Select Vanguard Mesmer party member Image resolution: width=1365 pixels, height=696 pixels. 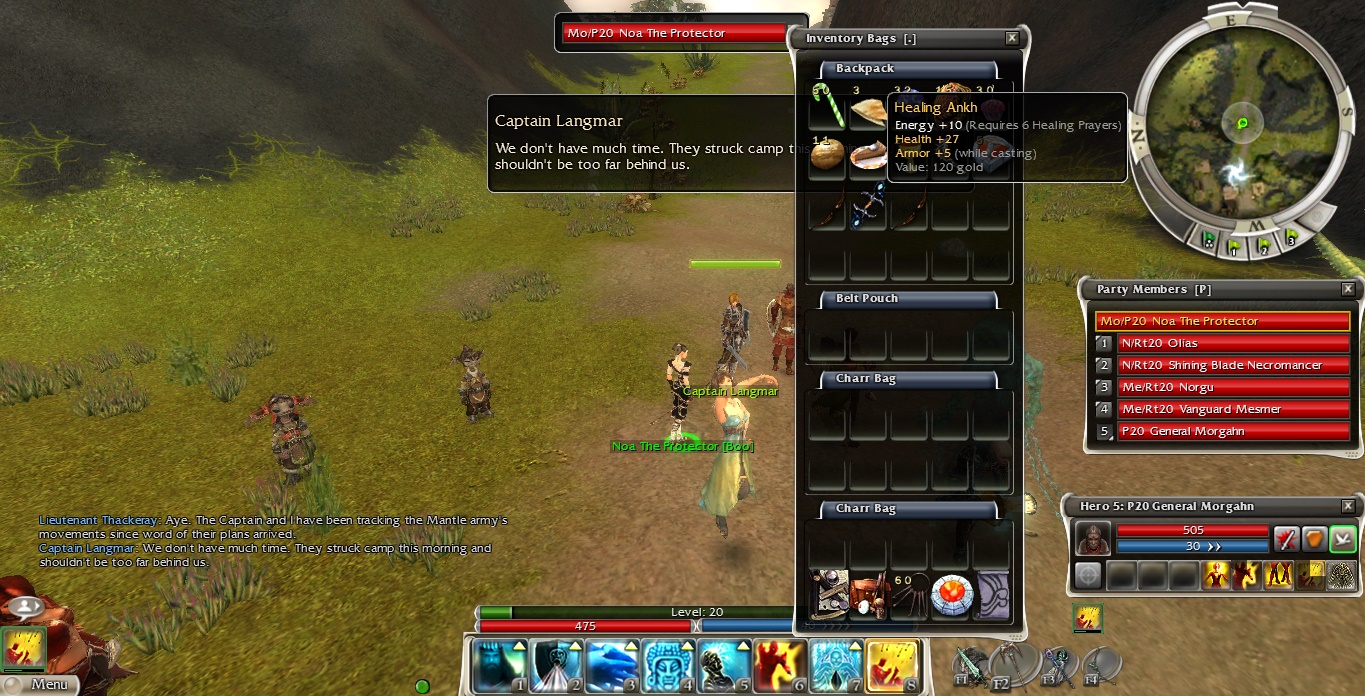1232,409
